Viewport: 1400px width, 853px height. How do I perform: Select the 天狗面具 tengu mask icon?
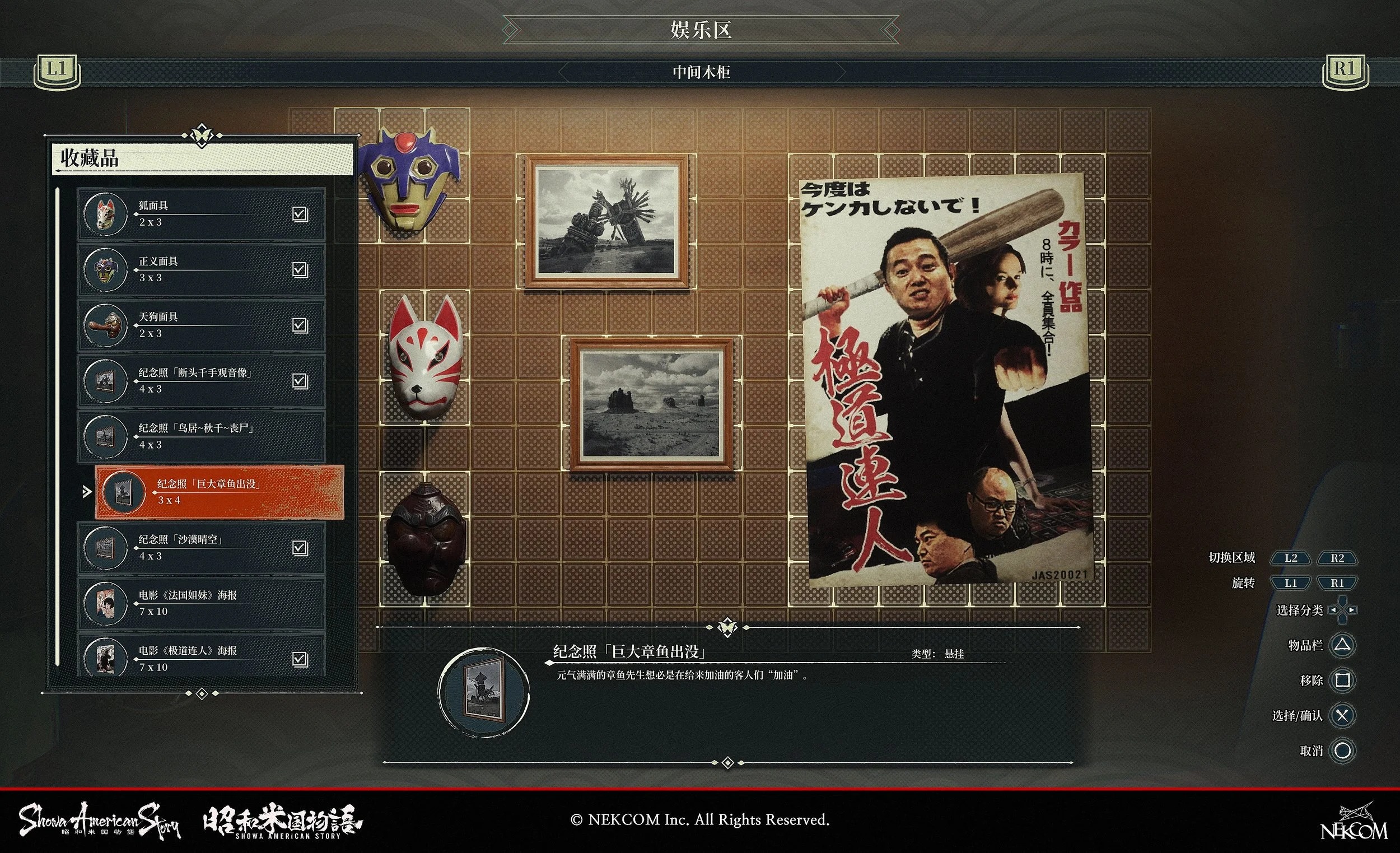point(105,324)
